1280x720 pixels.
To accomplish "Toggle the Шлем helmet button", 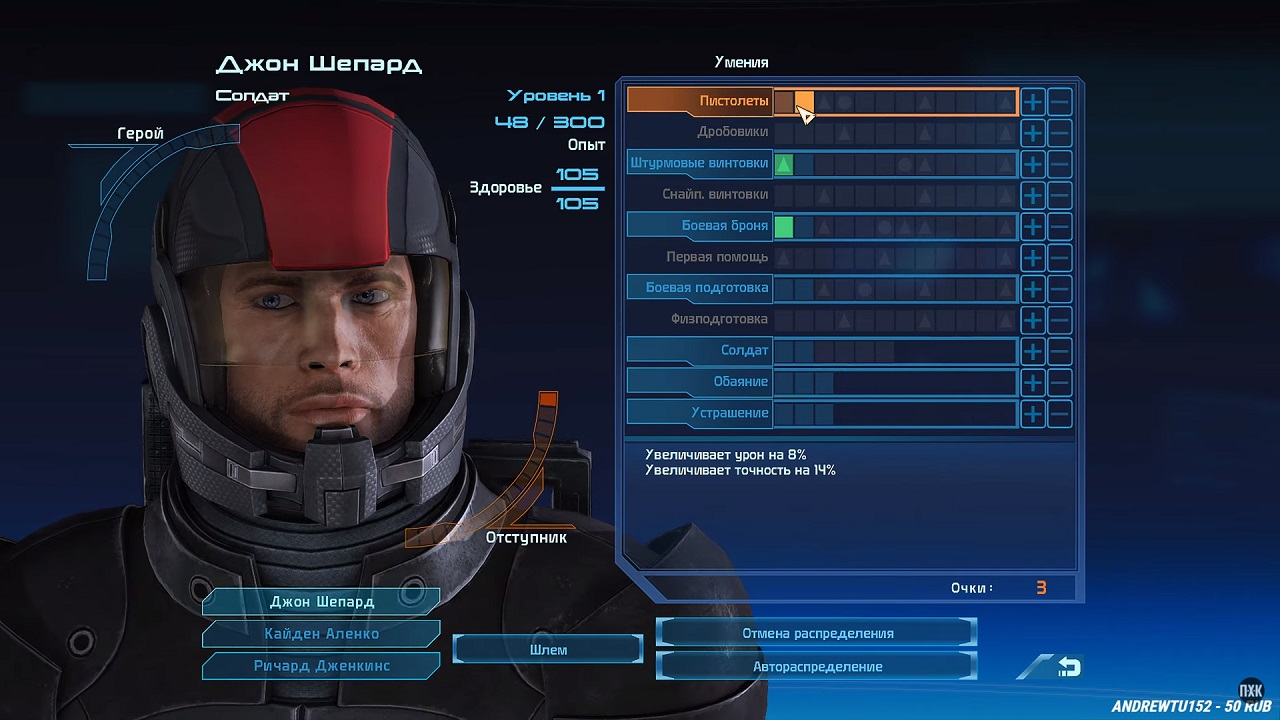I will pos(548,650).
